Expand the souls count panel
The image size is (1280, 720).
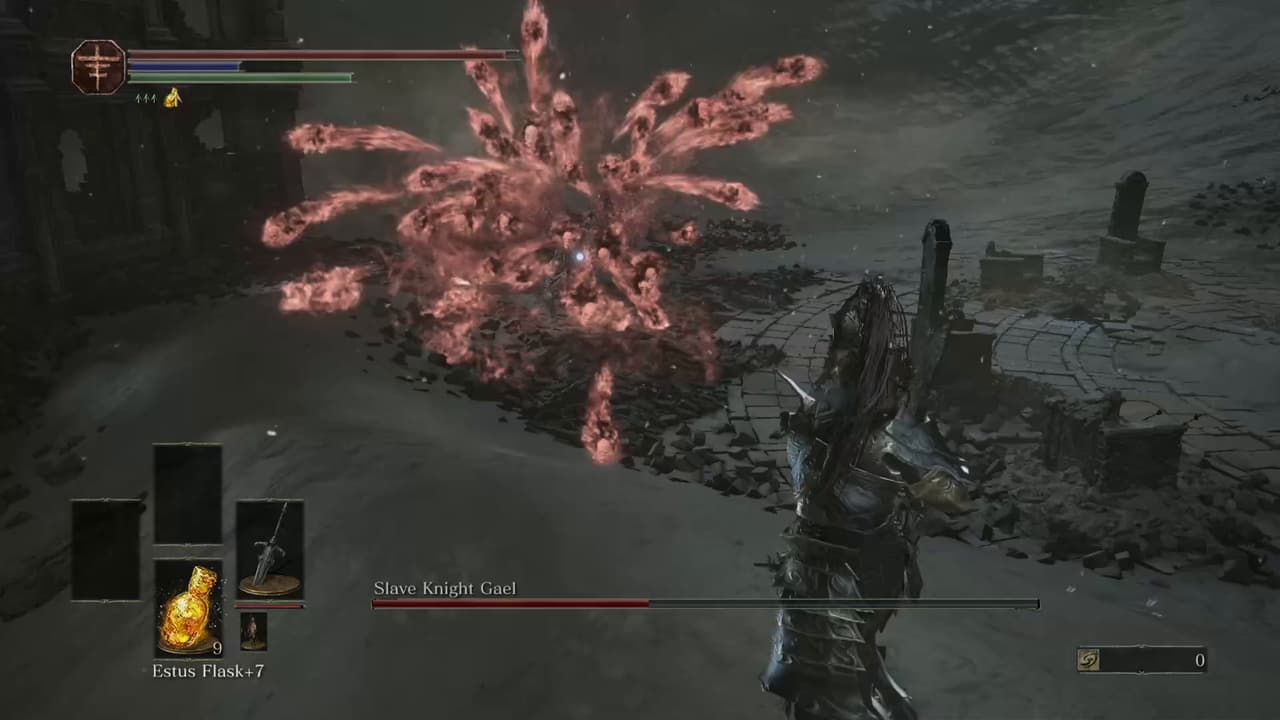pyautogui.click(x=1140, y=660)
